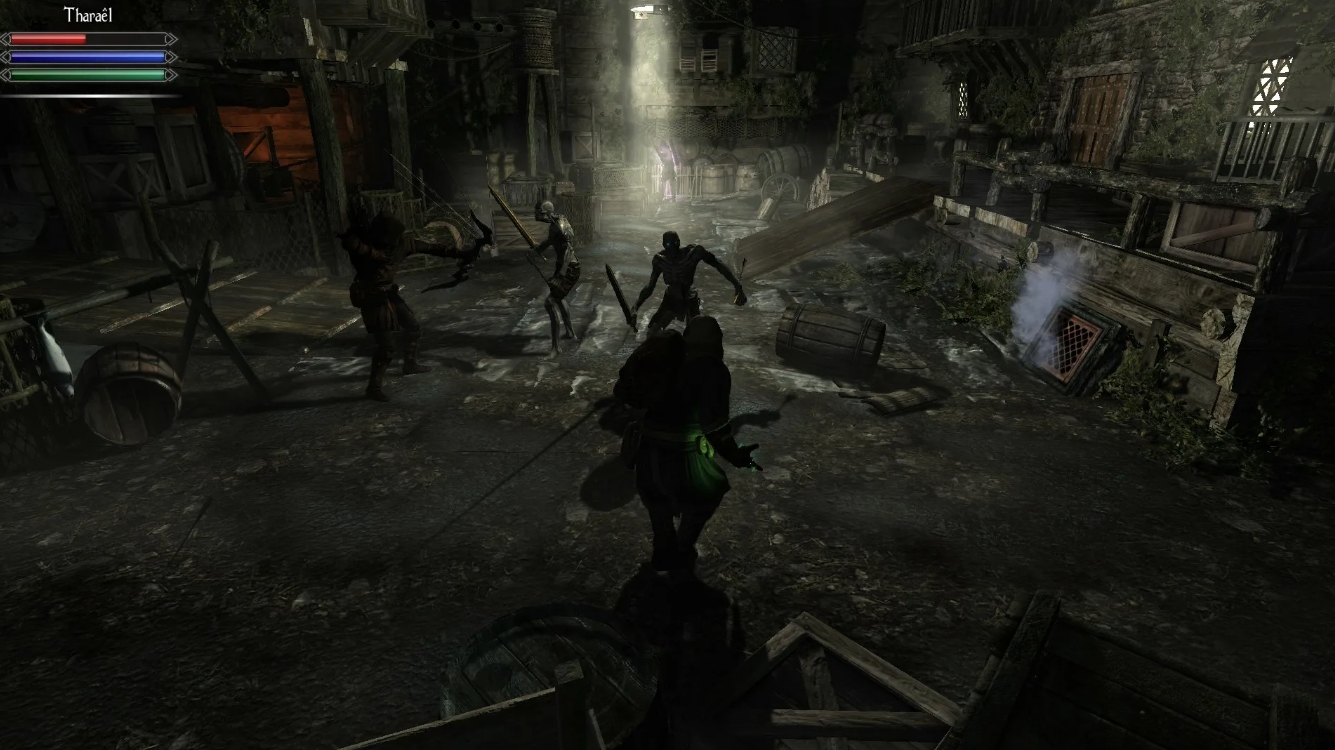The image size is (1335, 750).
Task: Click the left arrow cap of the stamina bar
Action: pyautogui.click(x=5, y=74)
